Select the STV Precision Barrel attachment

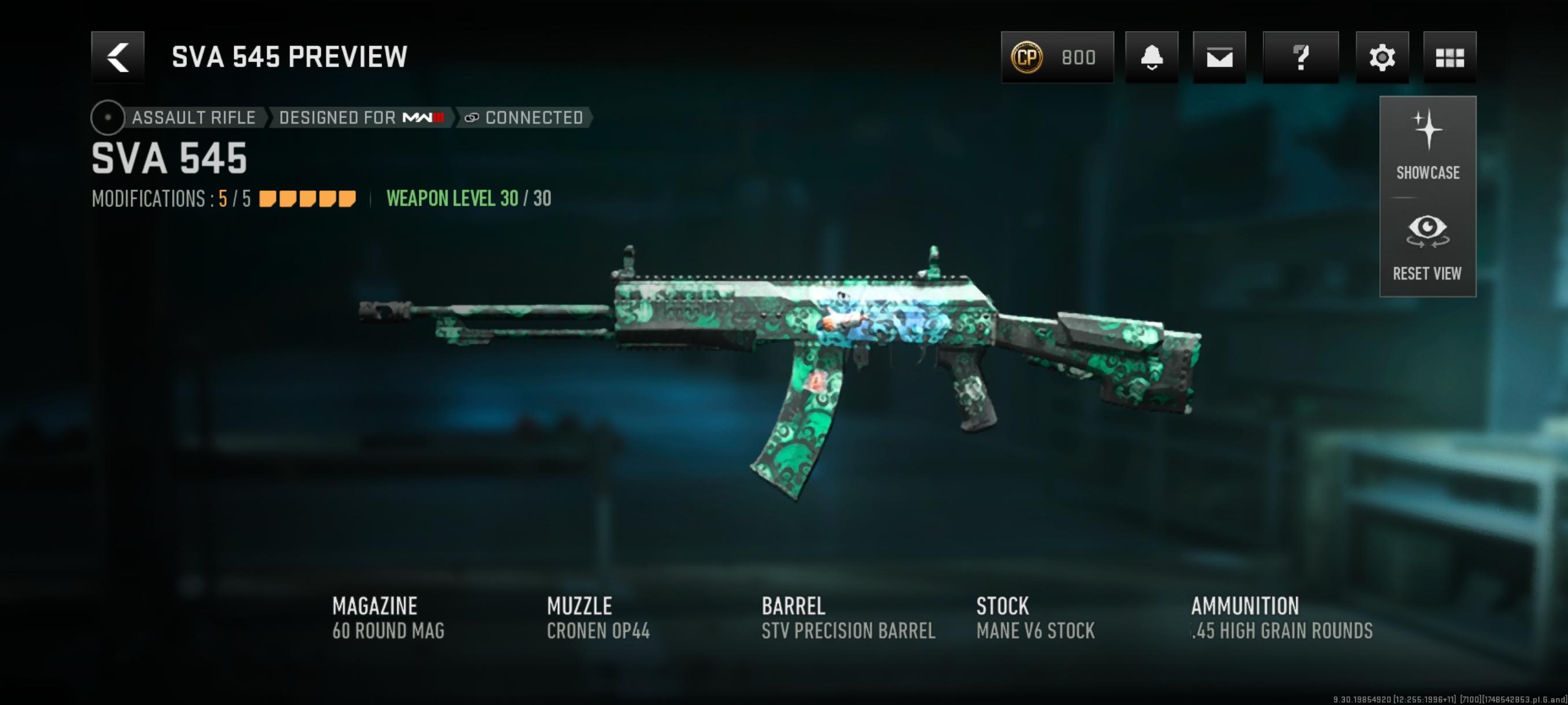click(x=848, y=618)
